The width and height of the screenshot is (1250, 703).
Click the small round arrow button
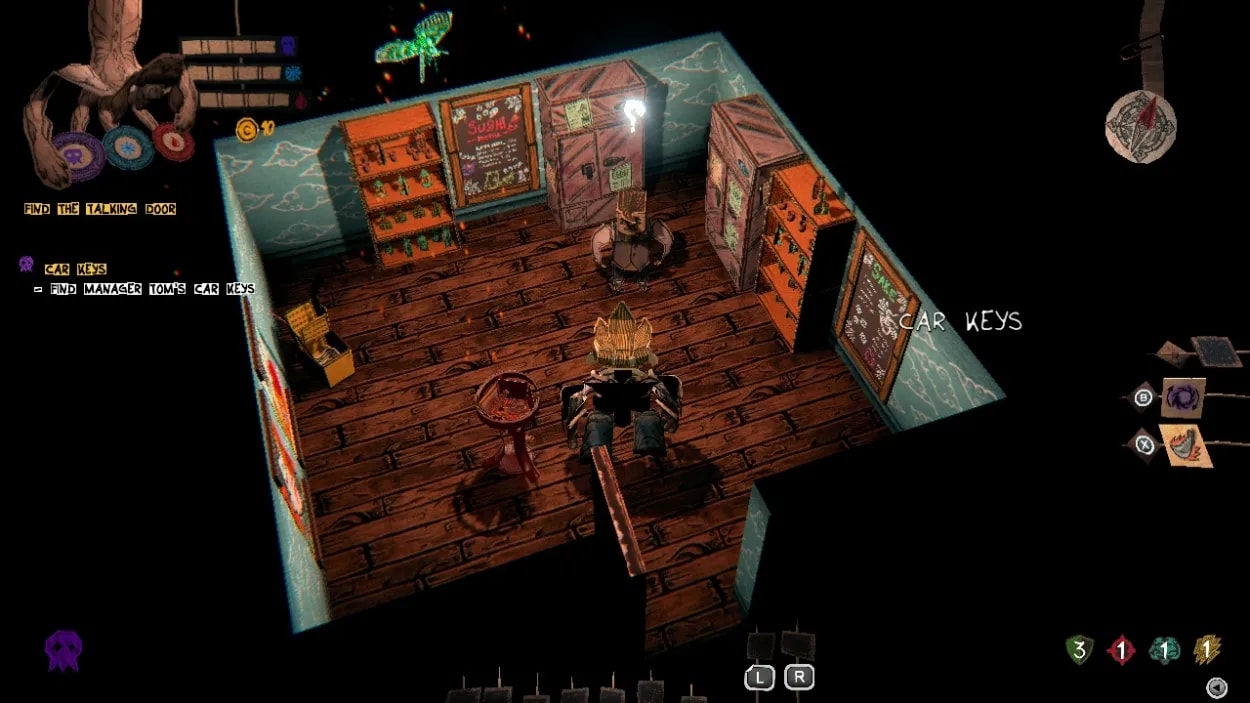coord(1217,687)
